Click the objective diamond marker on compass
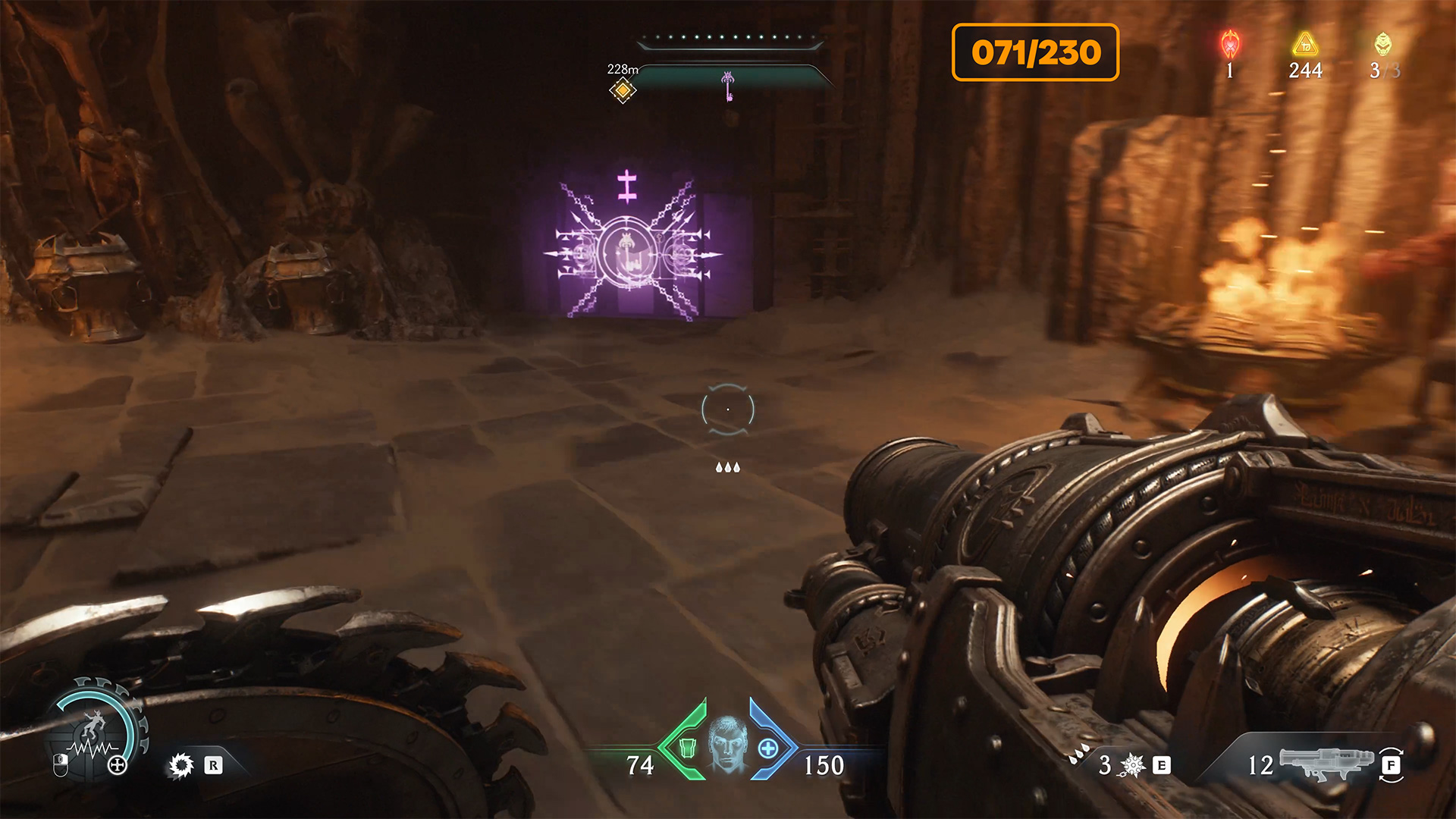Image resolution: width=1456 pixels, height=819 pixels. tap(623, 91)
